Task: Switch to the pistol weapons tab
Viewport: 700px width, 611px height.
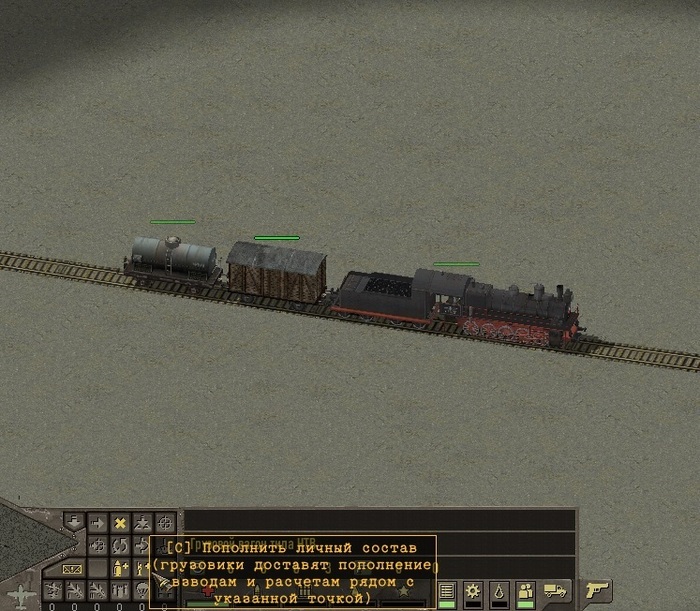Action: (x=597, y=590)
